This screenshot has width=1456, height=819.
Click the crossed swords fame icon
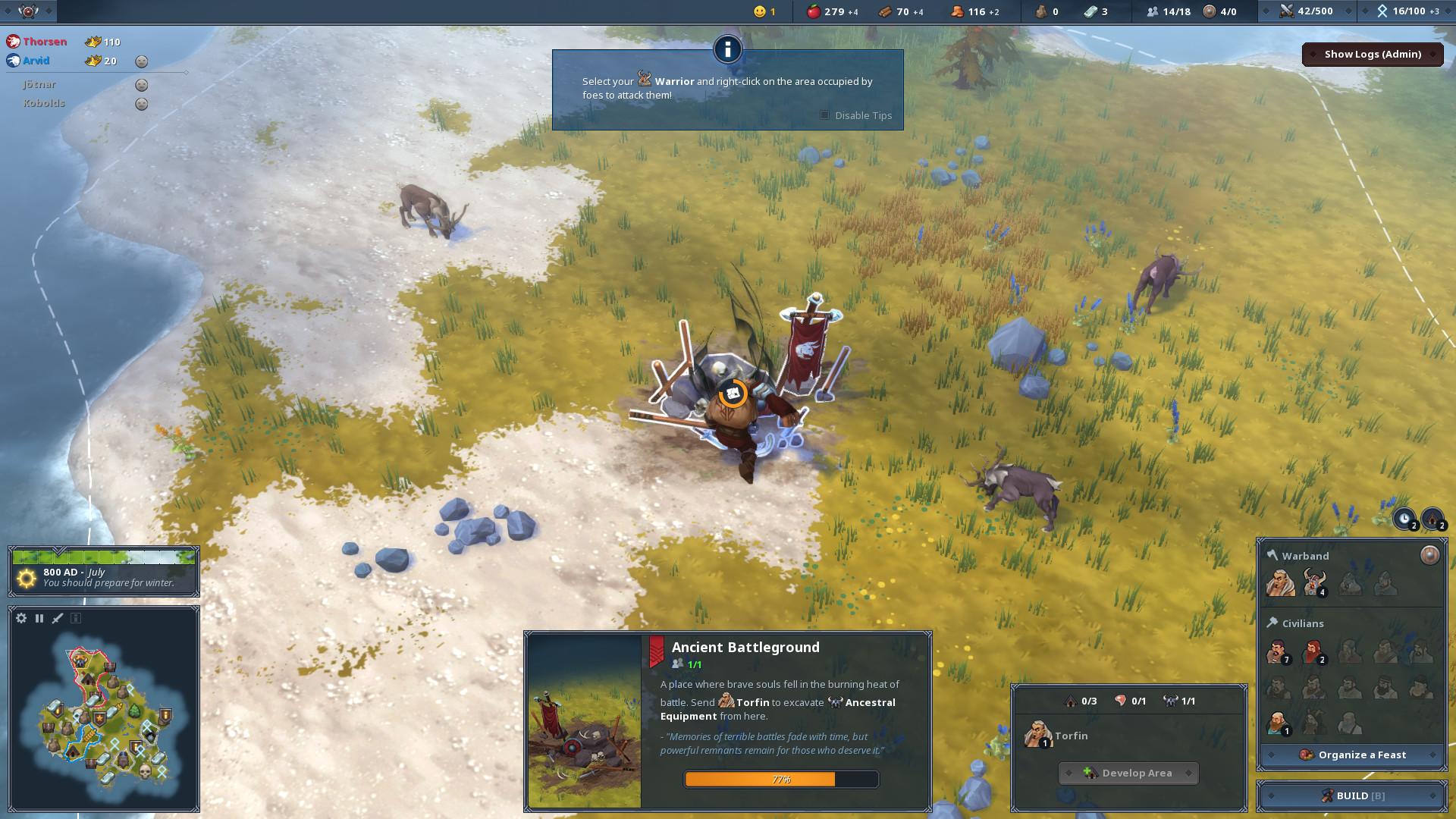pos(1285,11)
